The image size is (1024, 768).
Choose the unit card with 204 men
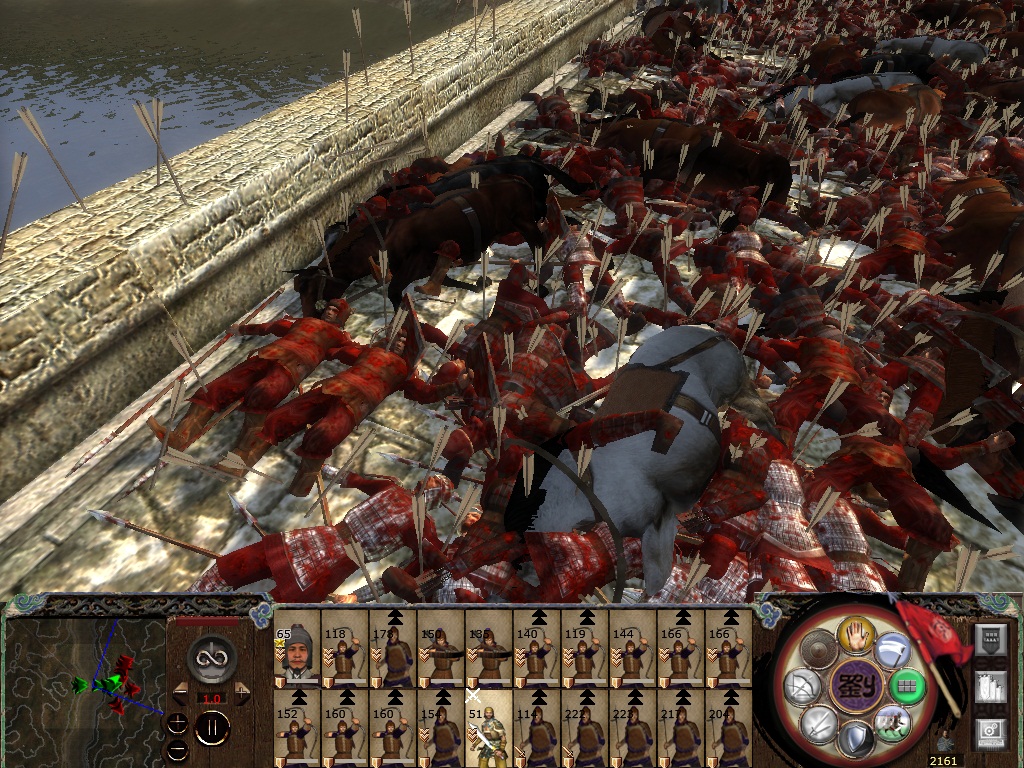pyautogui.click(x=729, y=728)
